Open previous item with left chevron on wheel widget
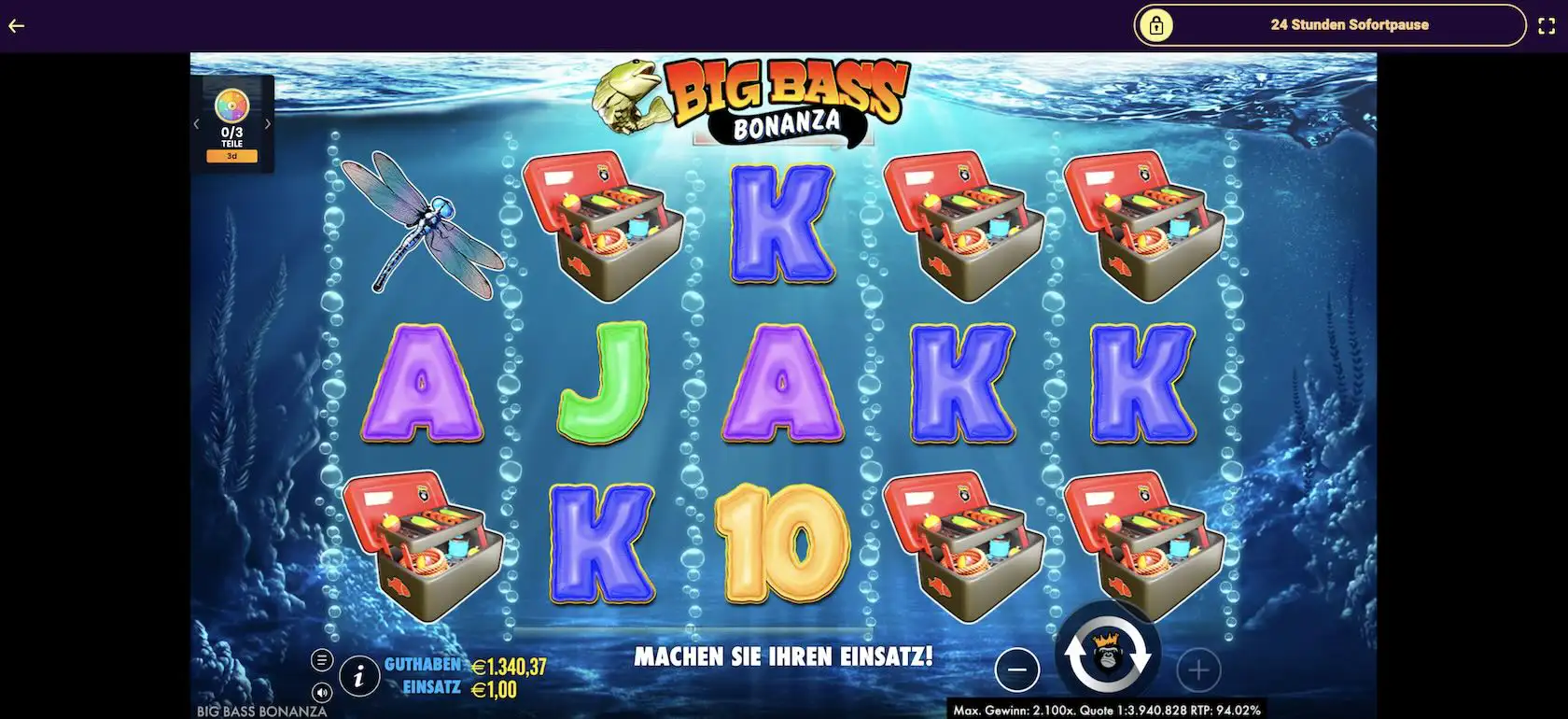Image resolution: width=1568 pixels, height=719 pixels. pos(196,122)
